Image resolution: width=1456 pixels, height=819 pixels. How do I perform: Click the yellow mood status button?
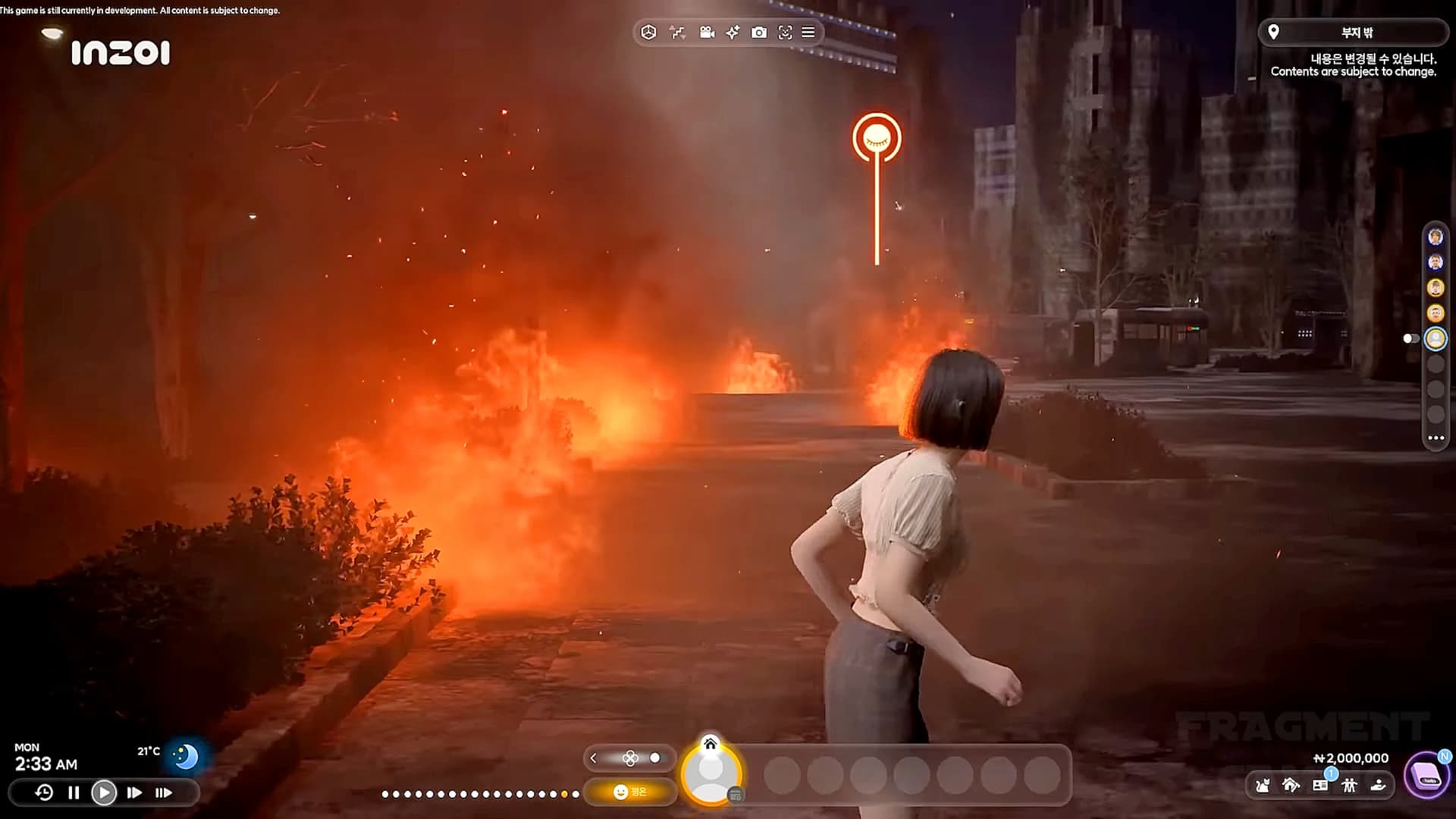click(x=629, y=792)
